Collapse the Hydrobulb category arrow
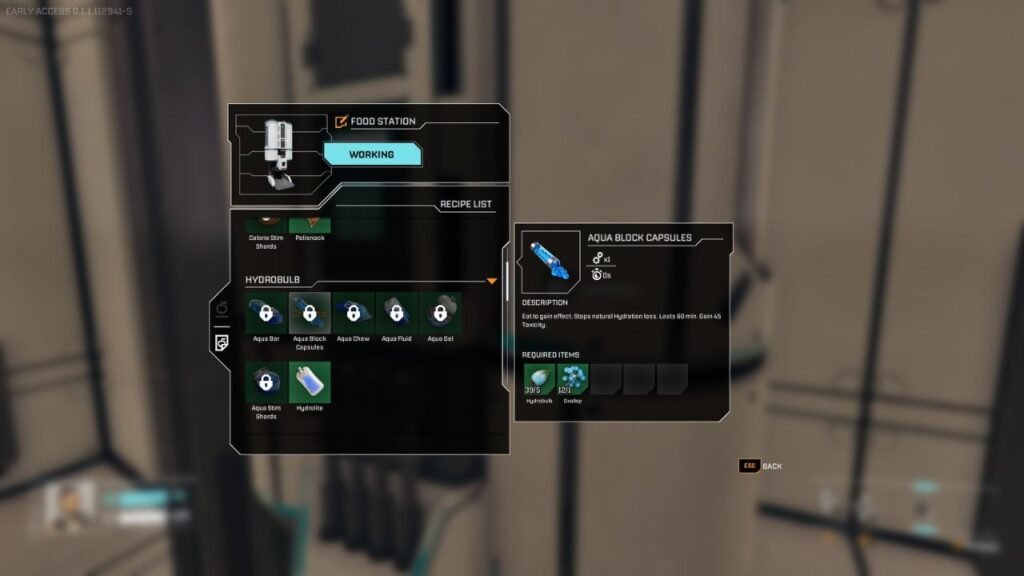This screenshot has height=576, width=1024. point(492,281)
